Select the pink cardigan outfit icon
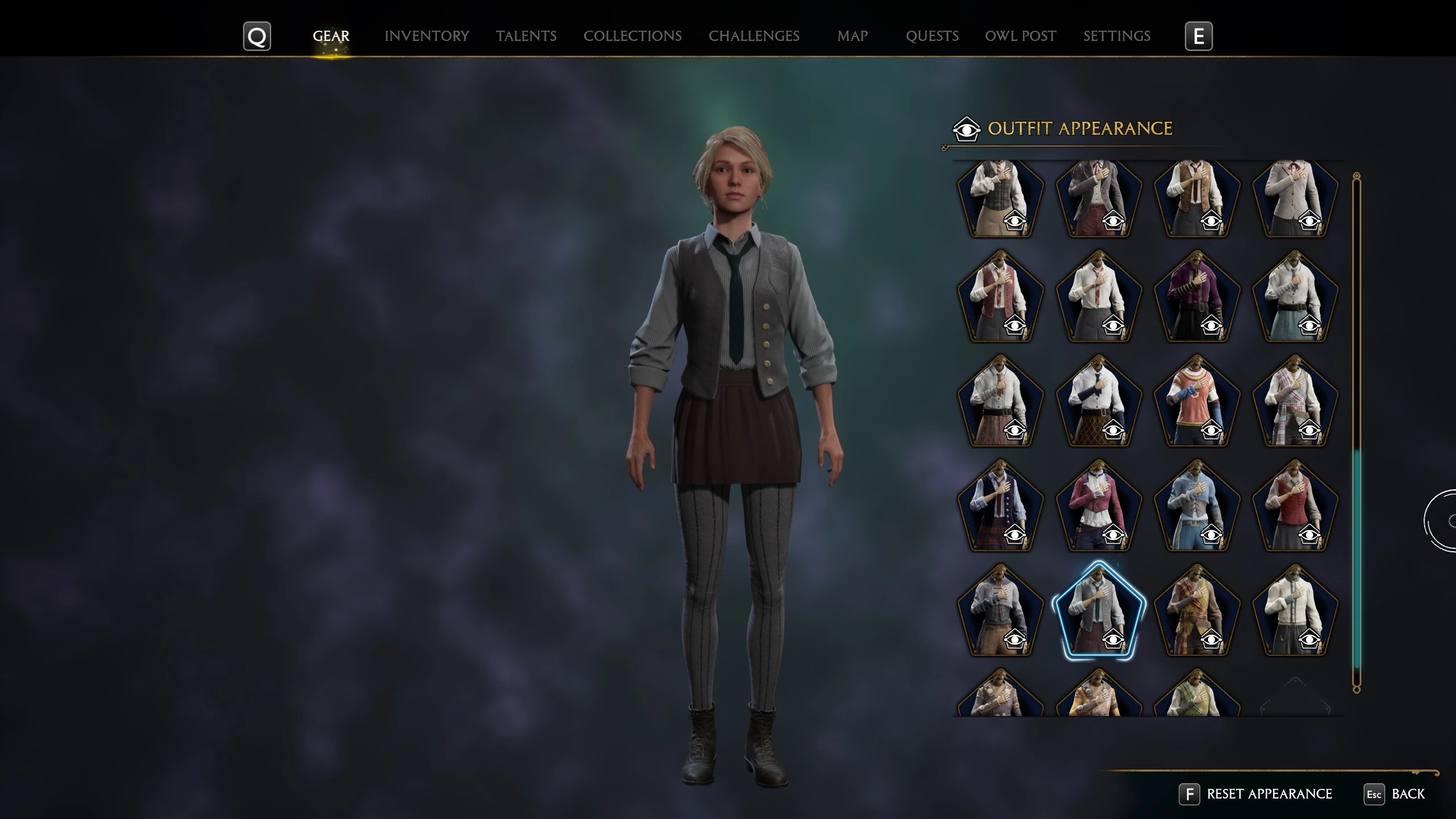 tap(1098, 506)
